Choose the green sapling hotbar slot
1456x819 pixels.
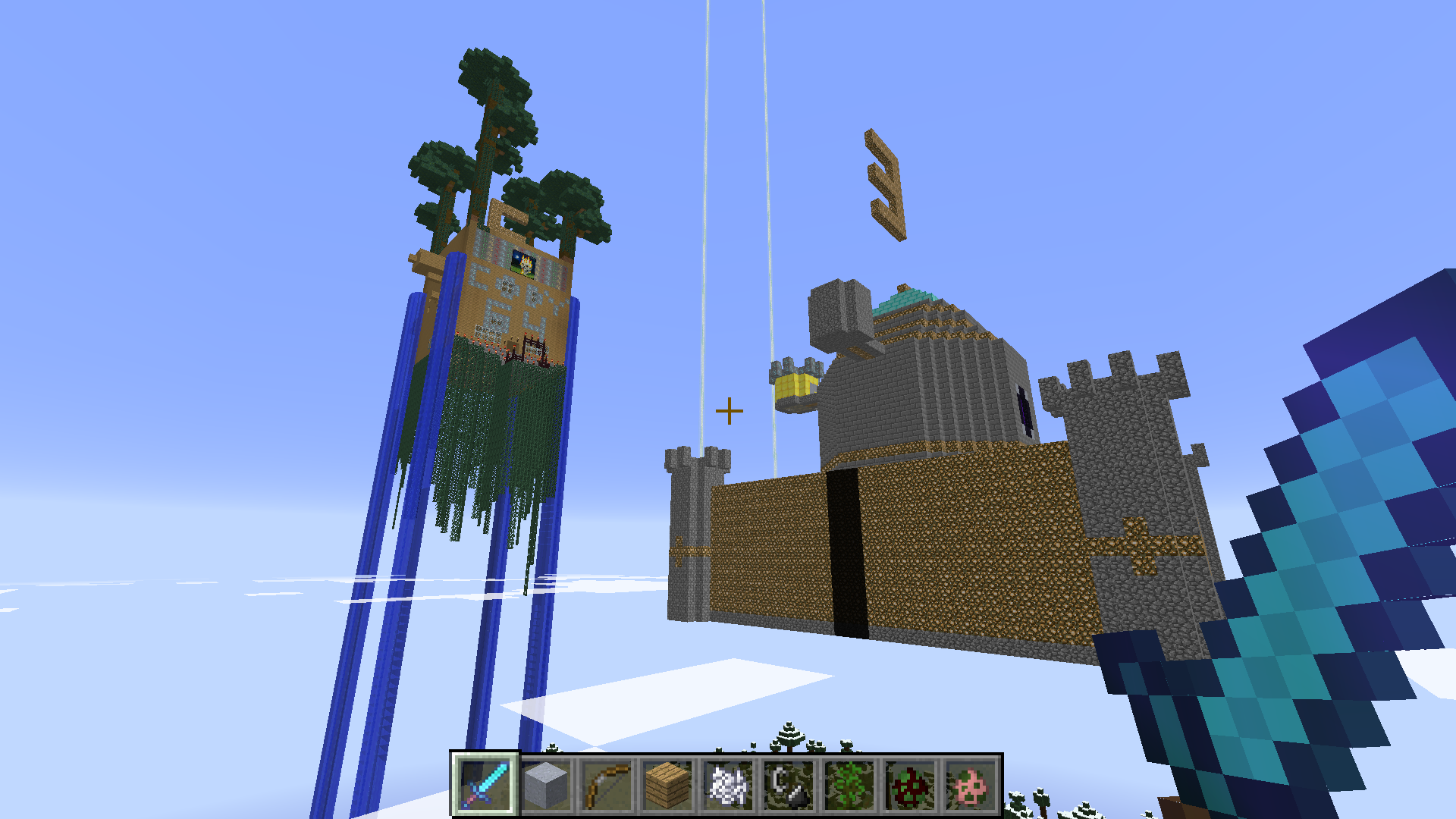coord(849,785)
